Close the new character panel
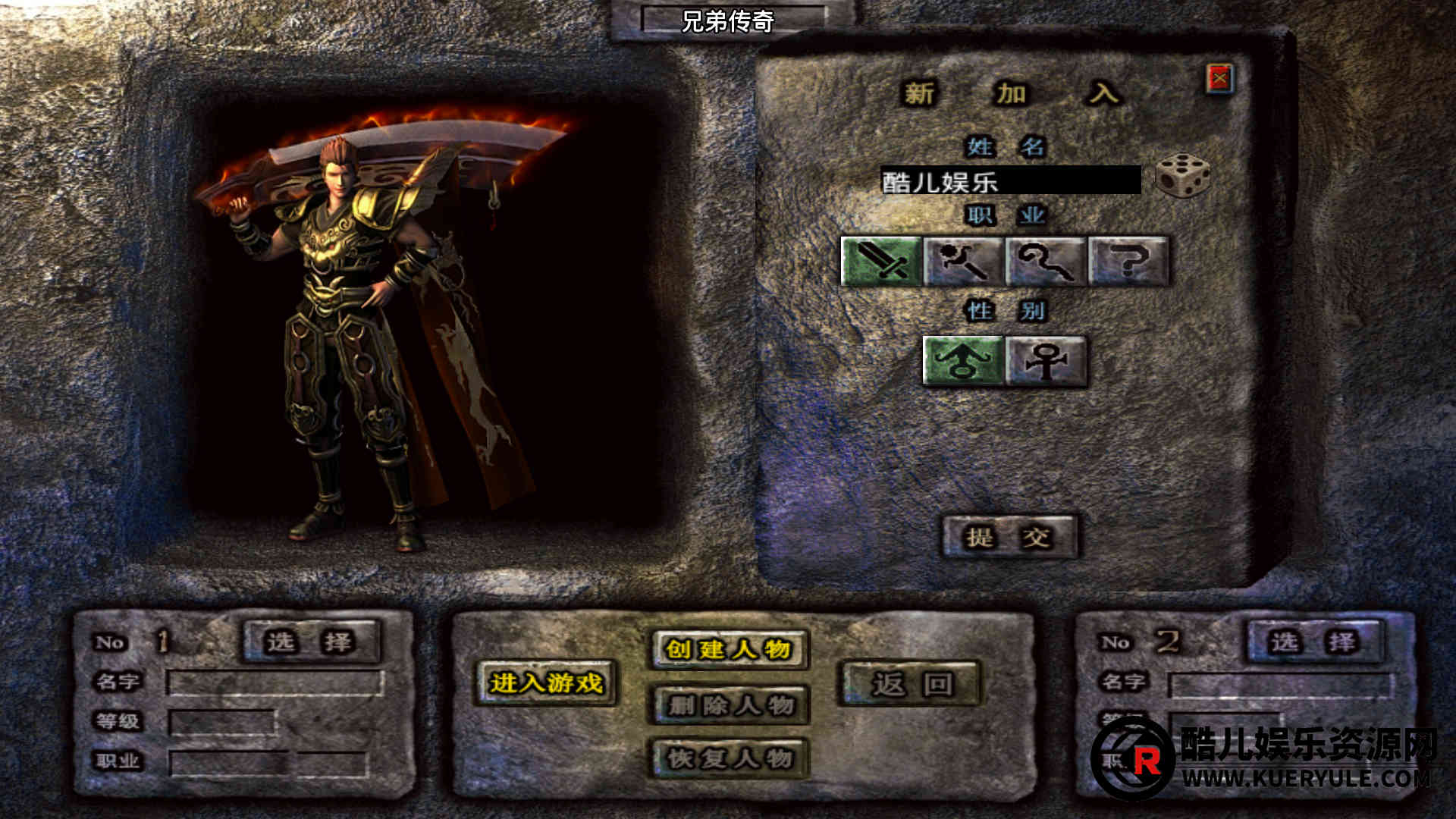 [x=1219, y=78]
